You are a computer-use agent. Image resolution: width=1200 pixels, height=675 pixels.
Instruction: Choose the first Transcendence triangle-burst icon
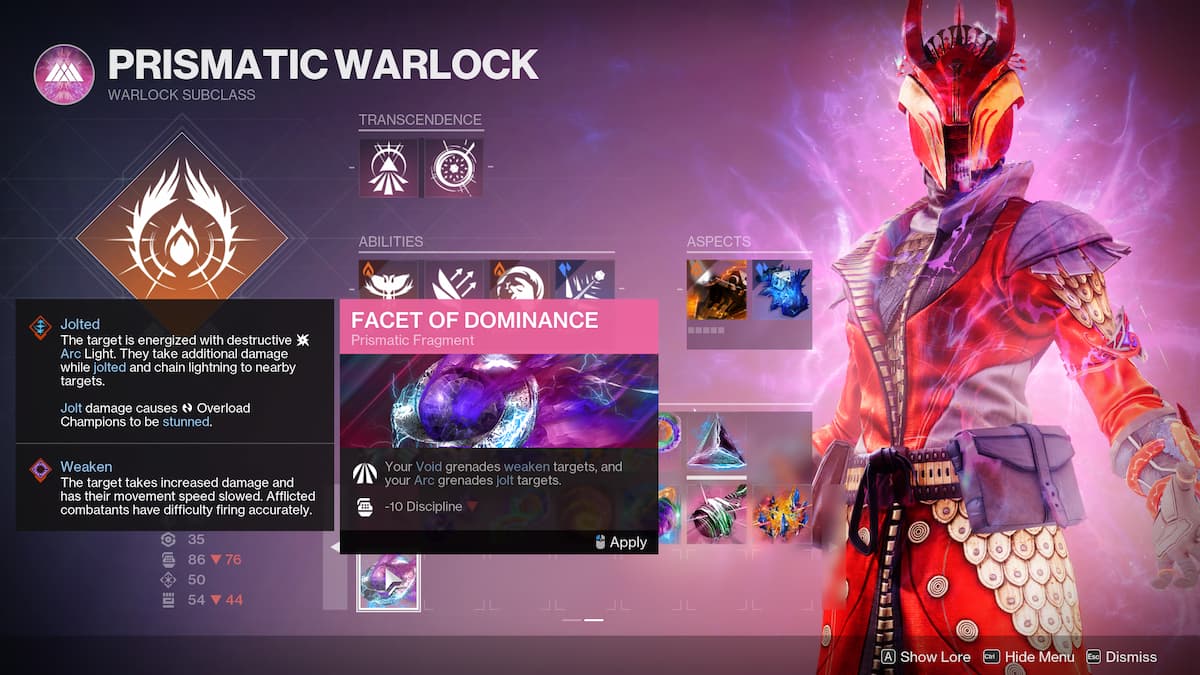tap(389, 167)
